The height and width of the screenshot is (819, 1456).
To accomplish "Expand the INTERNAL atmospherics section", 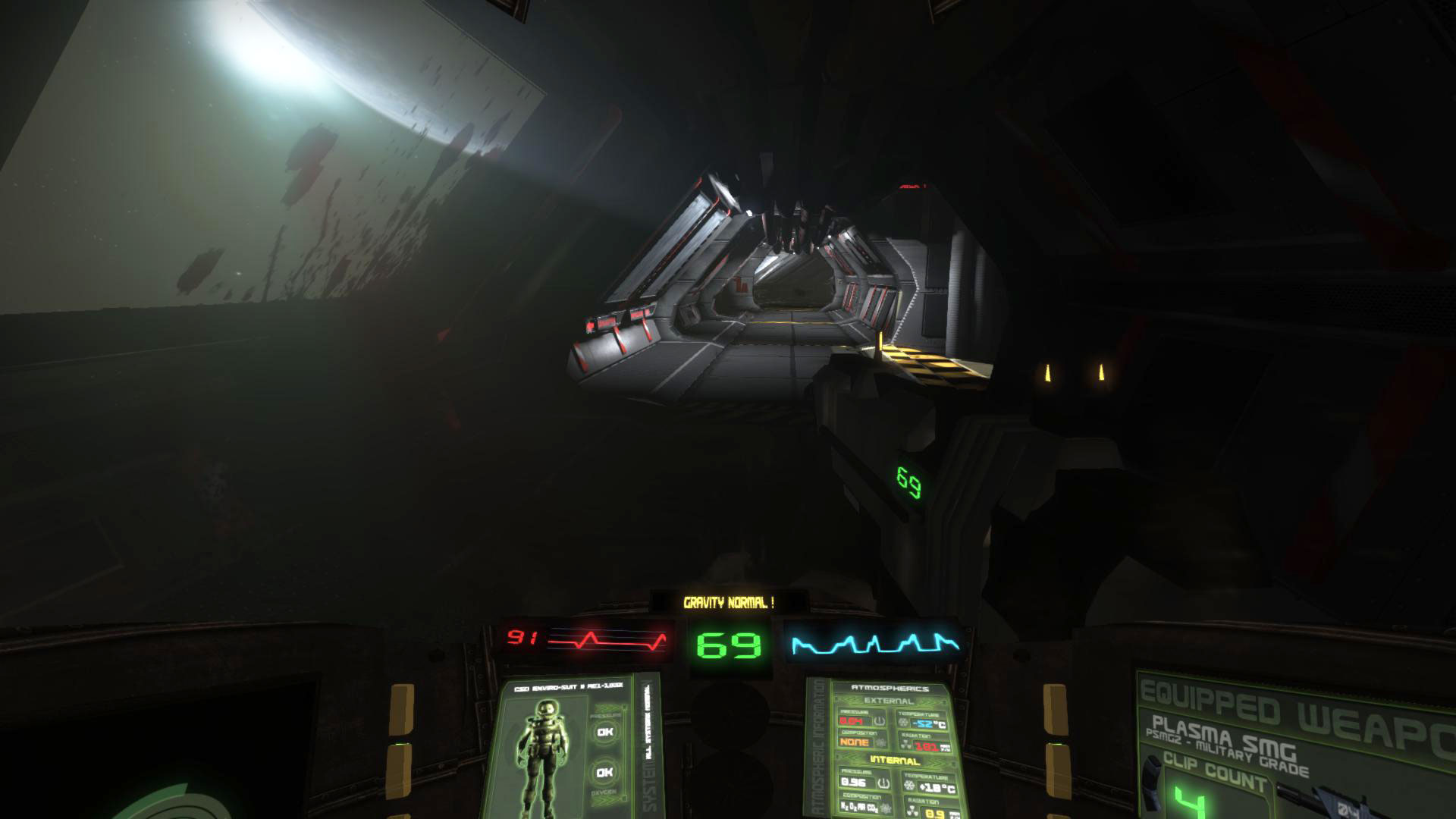I will click(895, 759).
